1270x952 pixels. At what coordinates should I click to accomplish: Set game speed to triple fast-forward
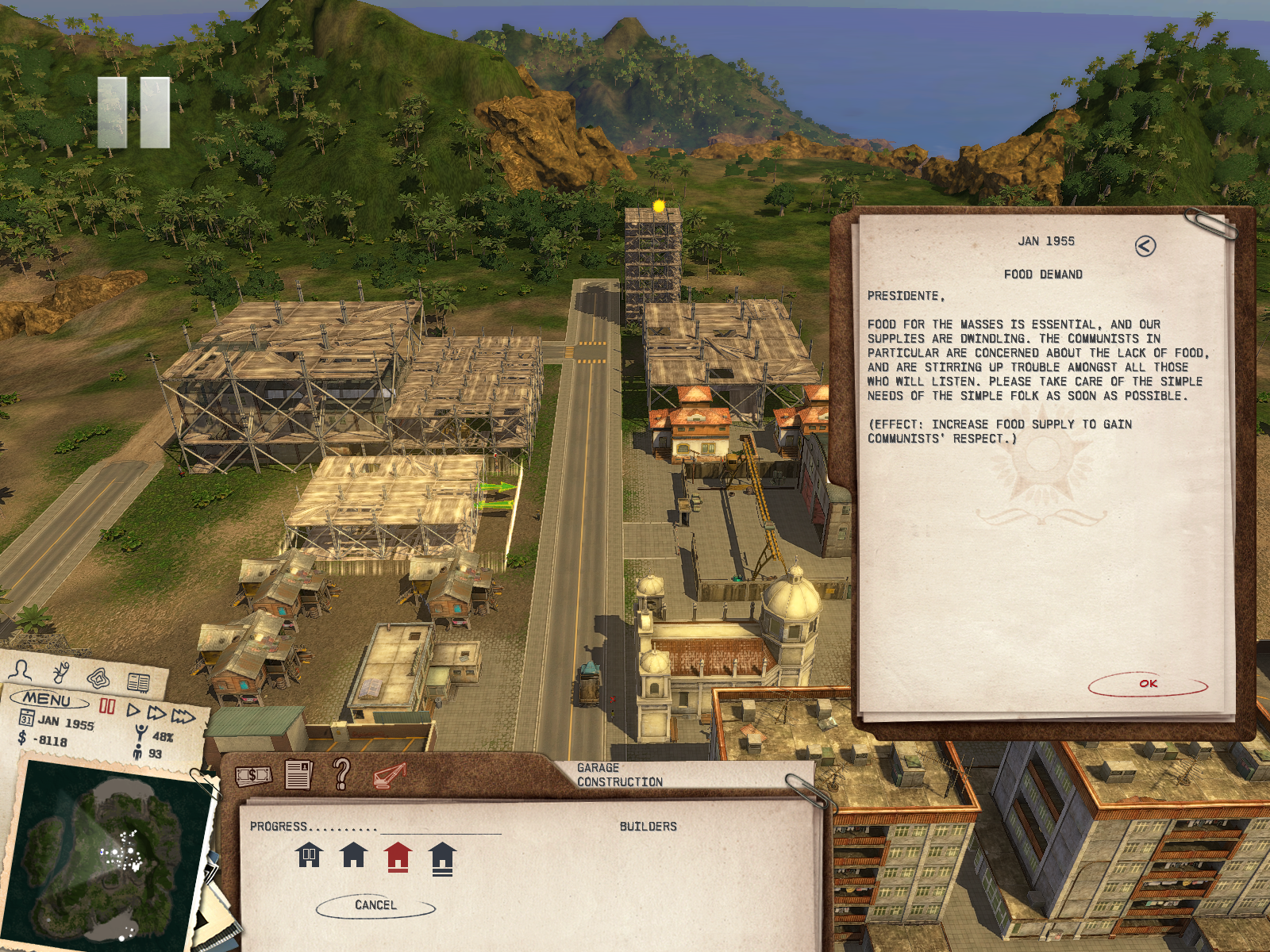pos(183,717)
